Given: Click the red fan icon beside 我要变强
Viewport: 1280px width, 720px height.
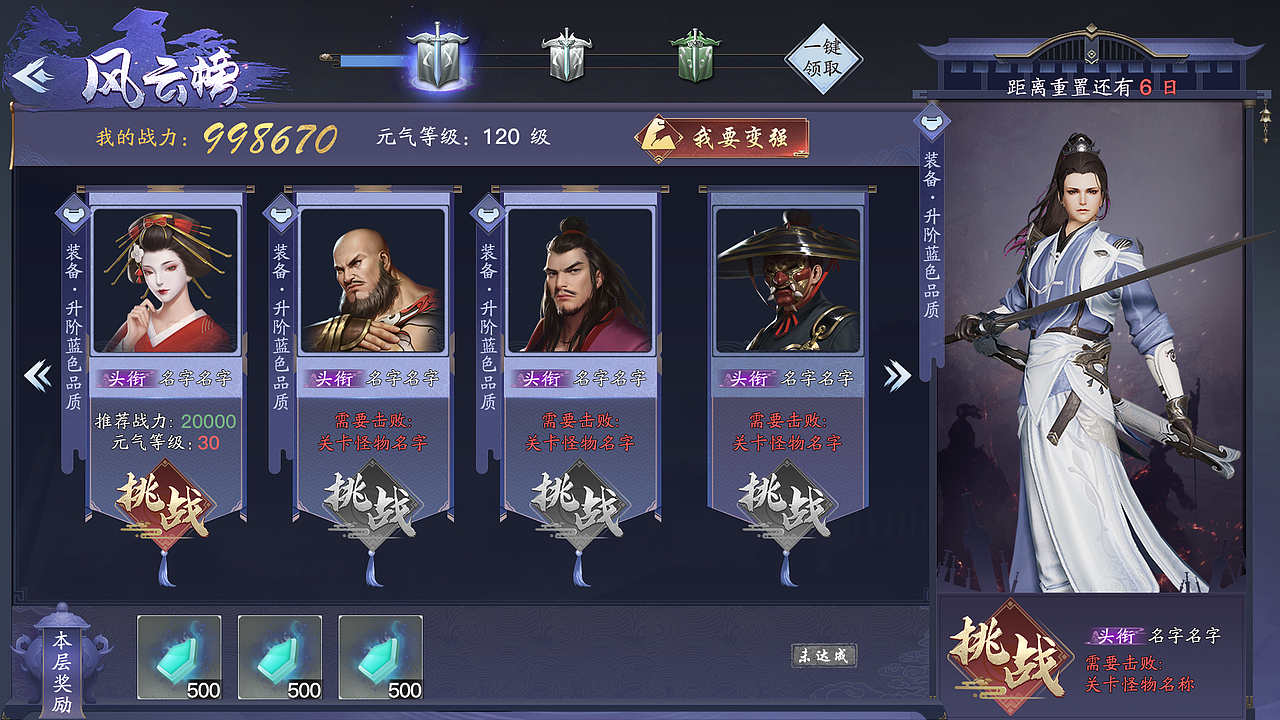Looking at the screenshot, I should pos(659,137).
